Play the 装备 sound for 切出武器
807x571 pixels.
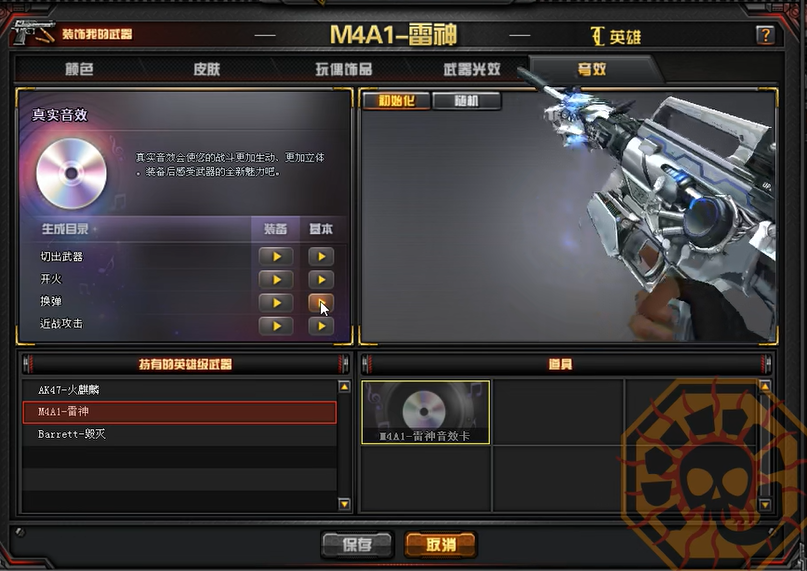click(x=276, y=256)
